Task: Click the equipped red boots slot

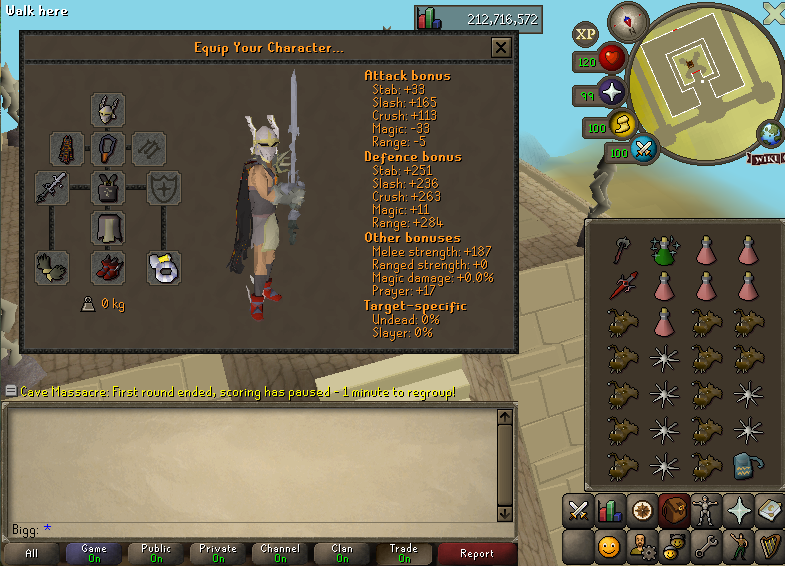Action: tap(107, 267)
